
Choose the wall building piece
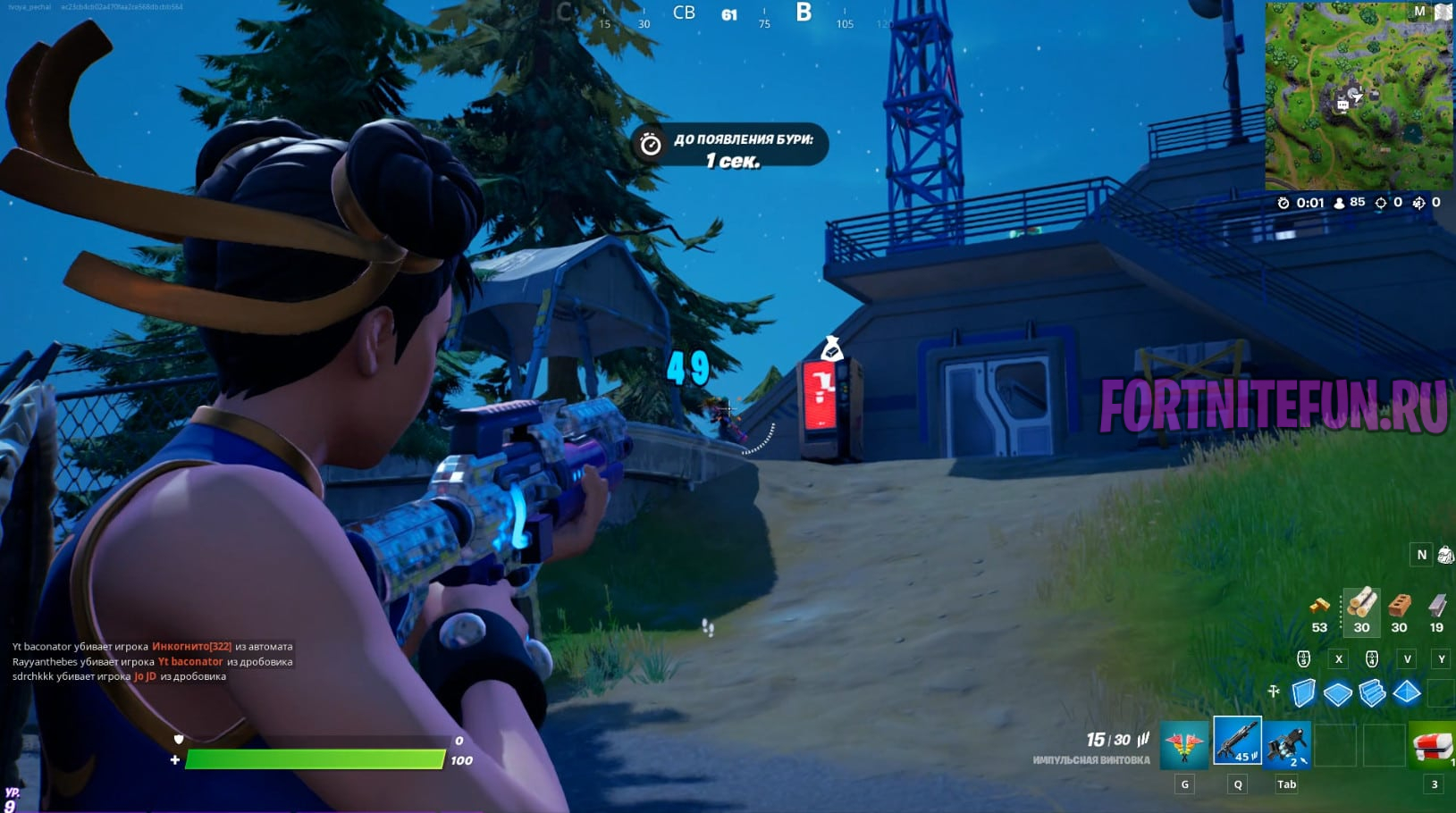click(1304, 692)
